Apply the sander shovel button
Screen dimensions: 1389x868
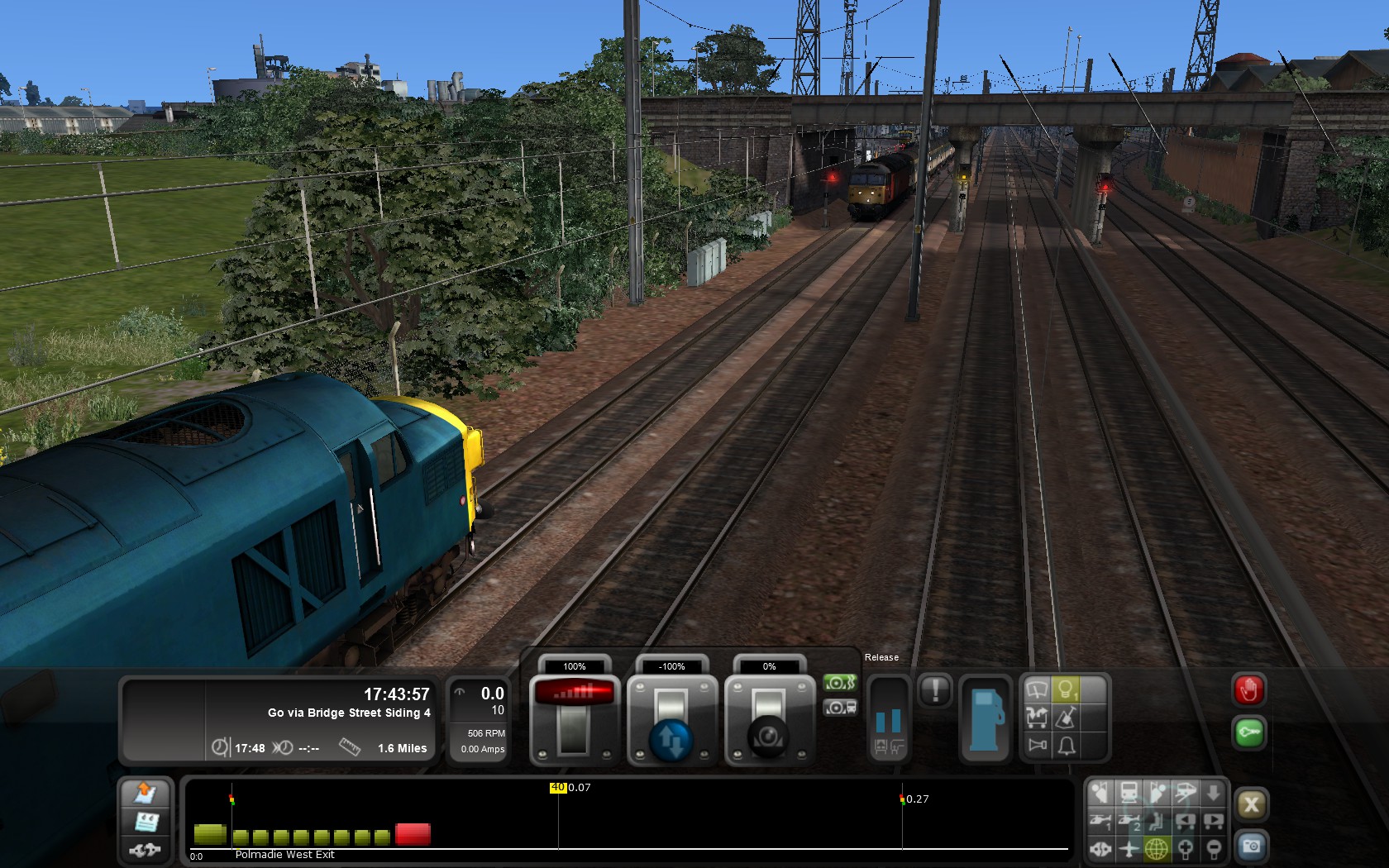point(1067,718)
